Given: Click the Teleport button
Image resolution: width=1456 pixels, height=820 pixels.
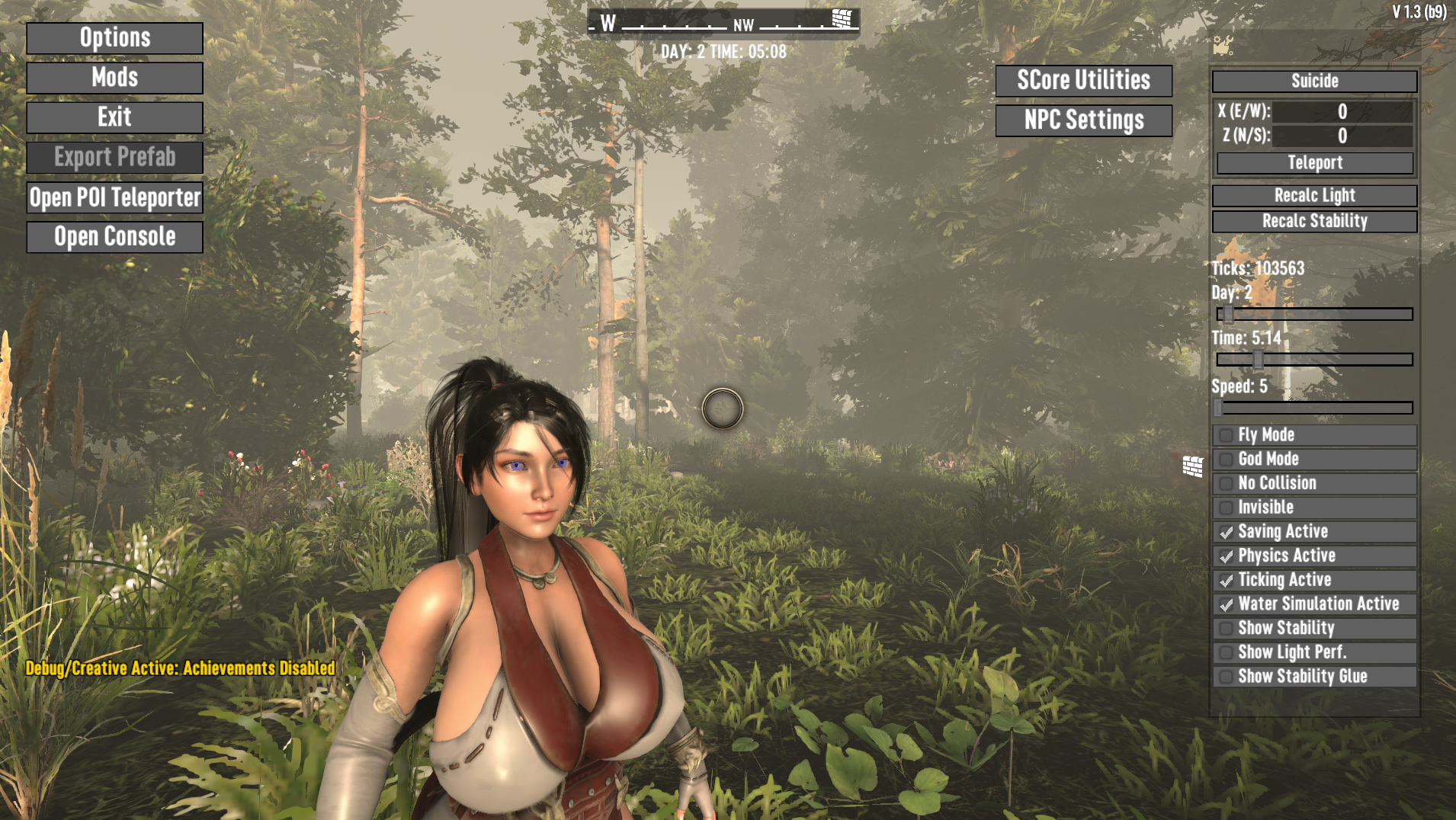Looking at the screenshot, I should (x=1314, y=163).
